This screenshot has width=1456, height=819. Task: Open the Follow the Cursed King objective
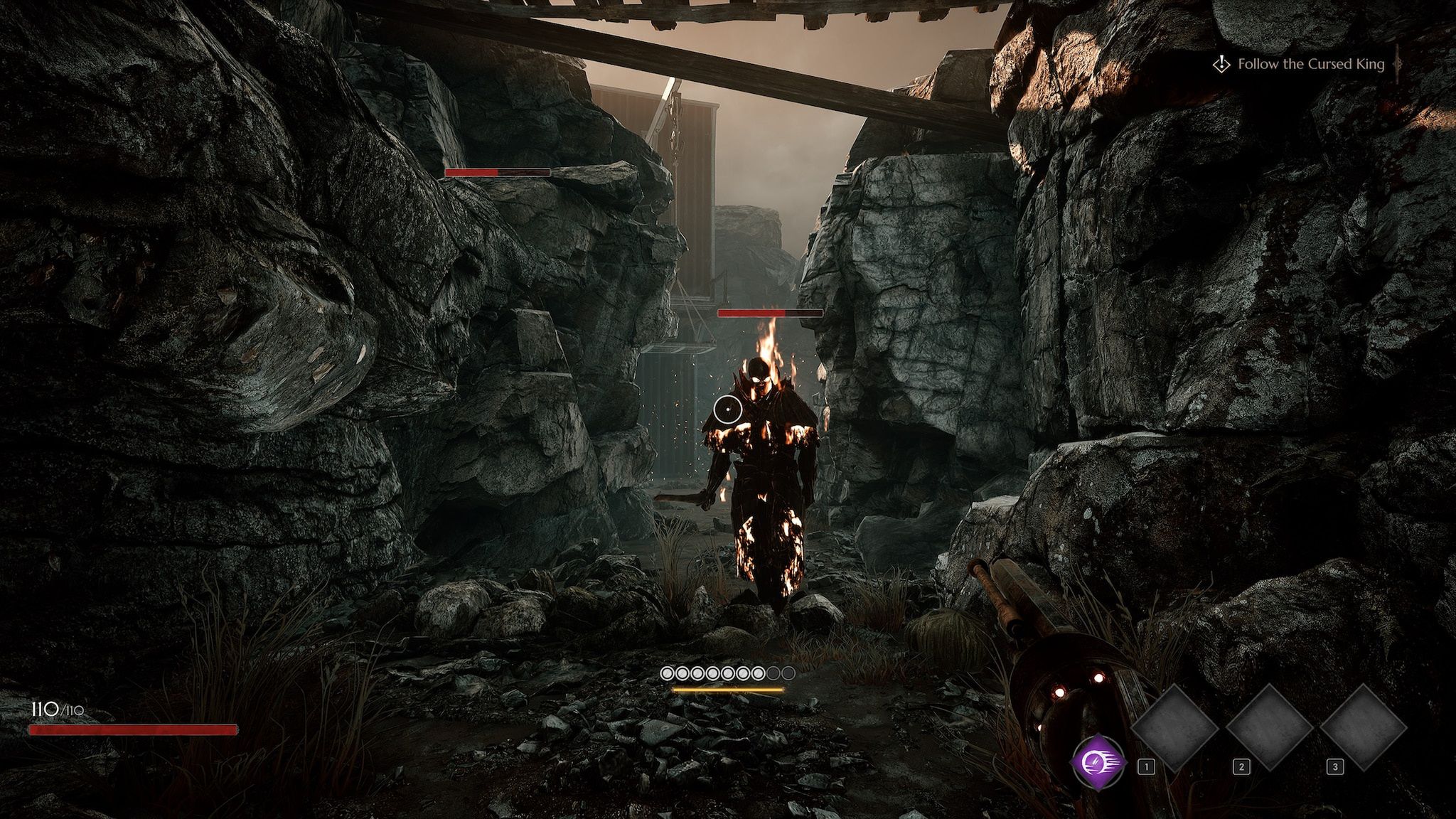tap(1312, 65)
